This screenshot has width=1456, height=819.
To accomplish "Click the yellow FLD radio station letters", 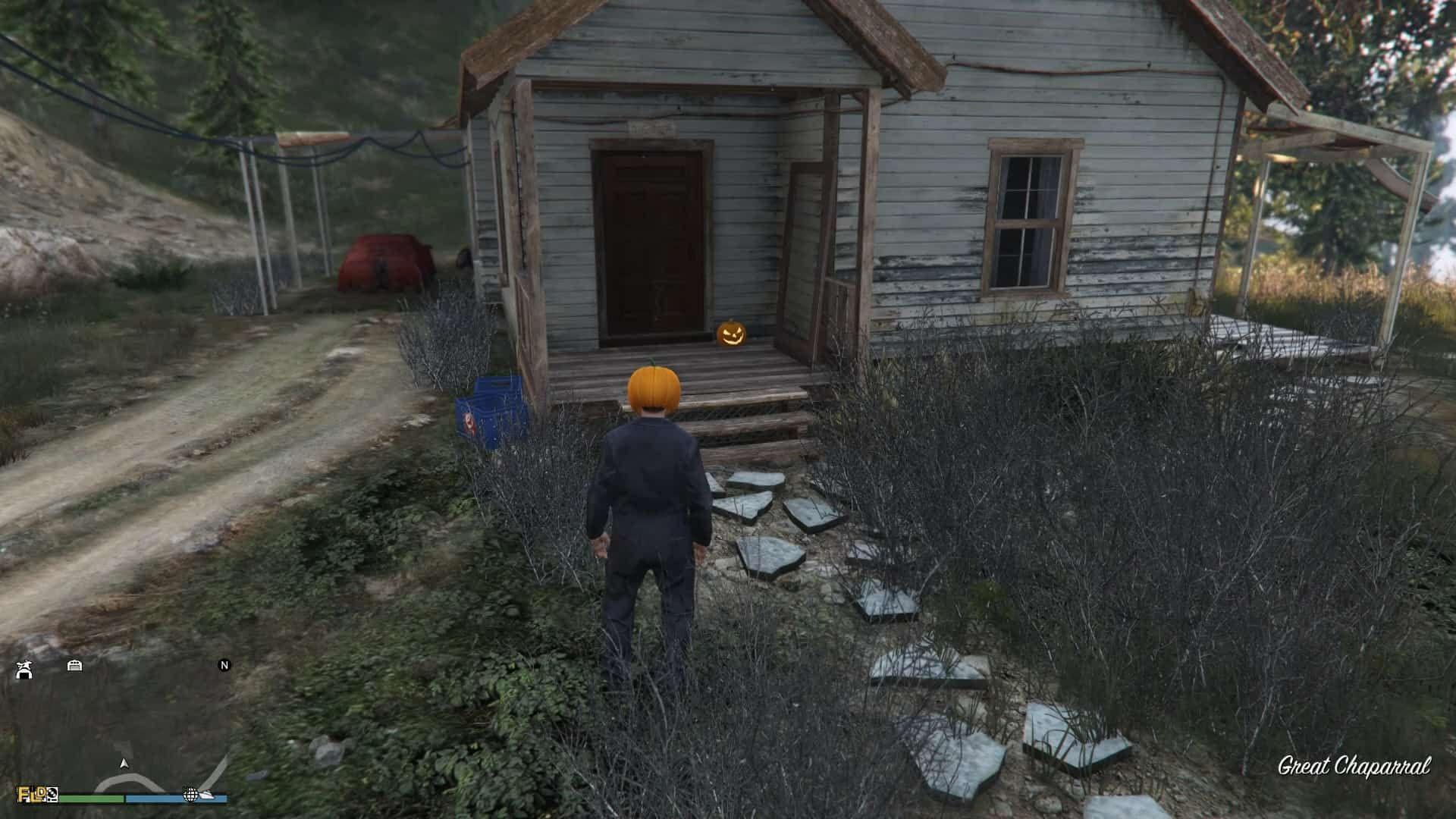I will click(29, 795).
